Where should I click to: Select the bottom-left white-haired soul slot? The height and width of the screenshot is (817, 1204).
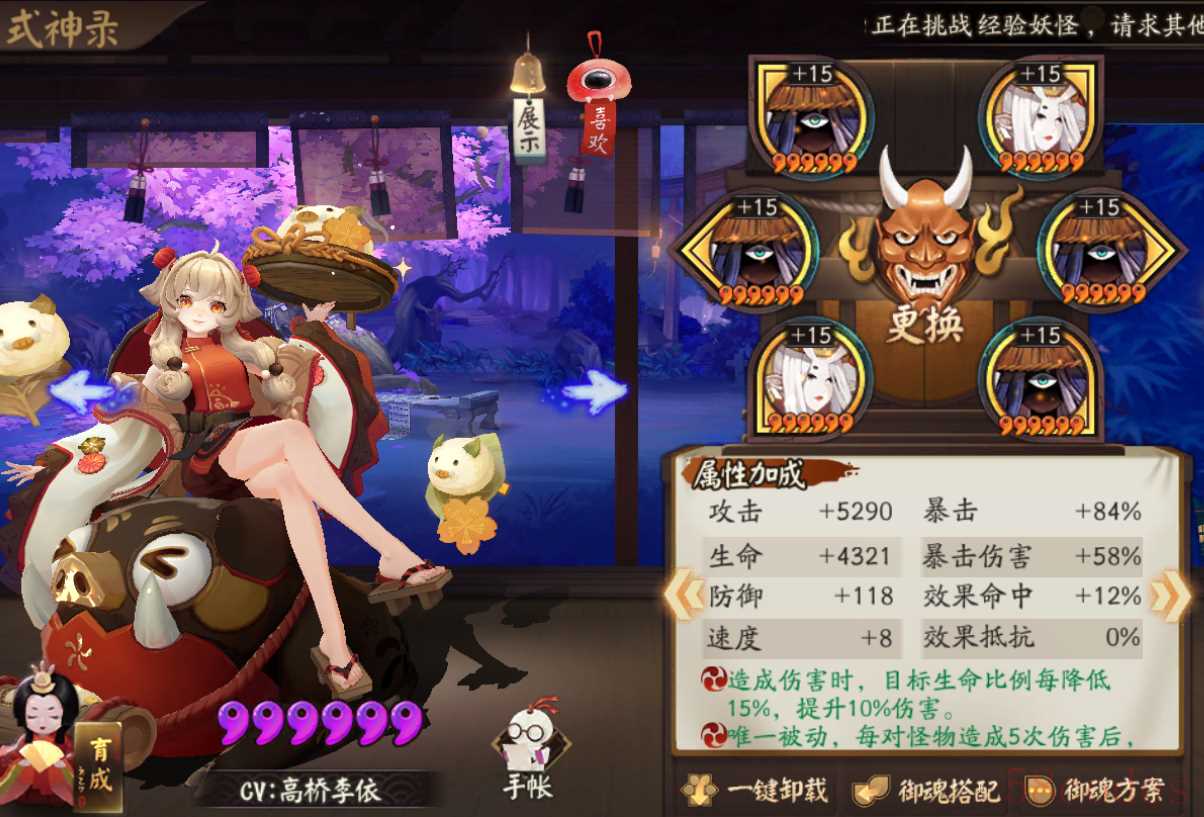pyautogui.click(x=808, y=378)
